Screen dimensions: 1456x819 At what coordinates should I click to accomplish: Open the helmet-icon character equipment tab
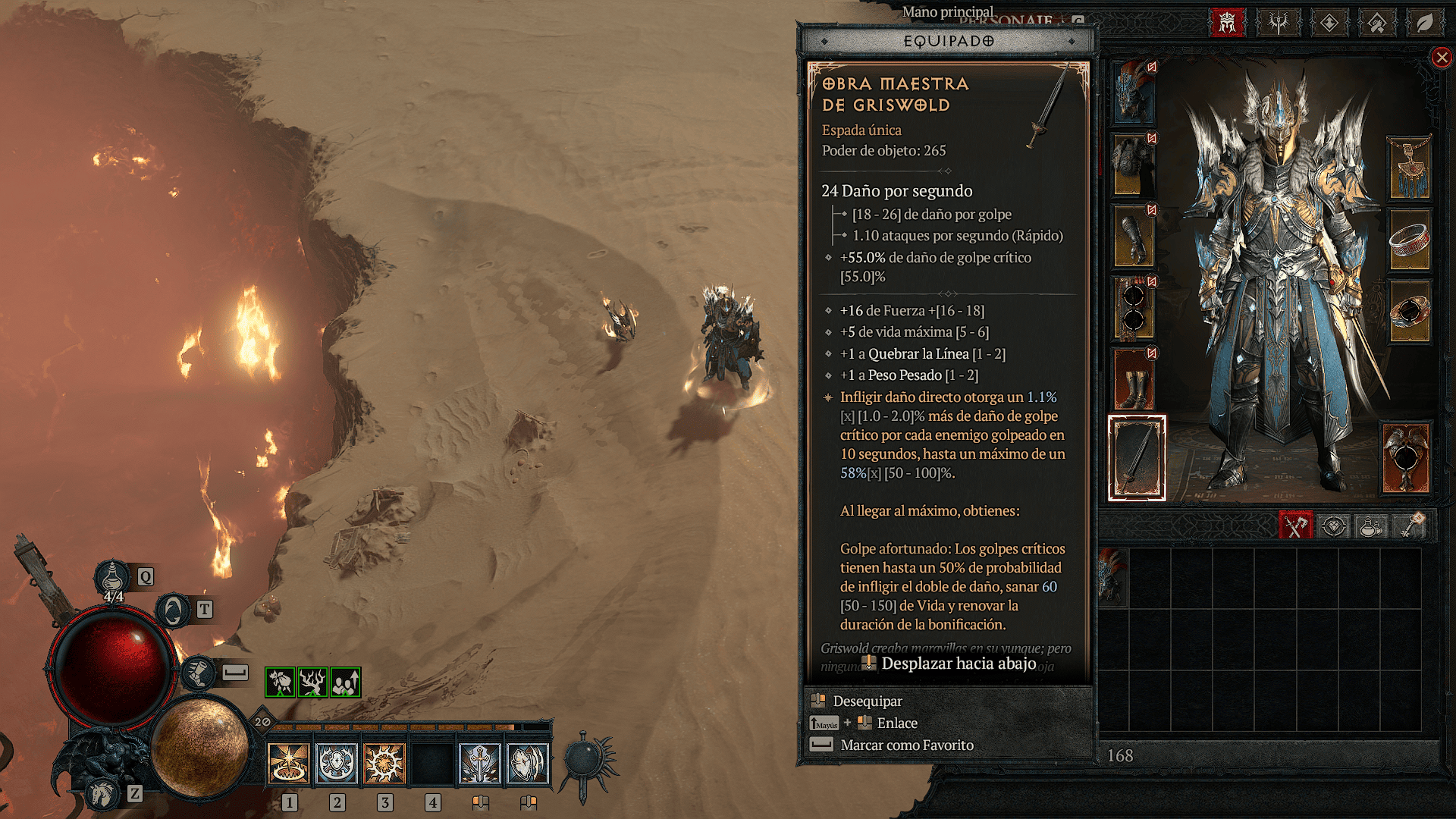pos(1227,23)
